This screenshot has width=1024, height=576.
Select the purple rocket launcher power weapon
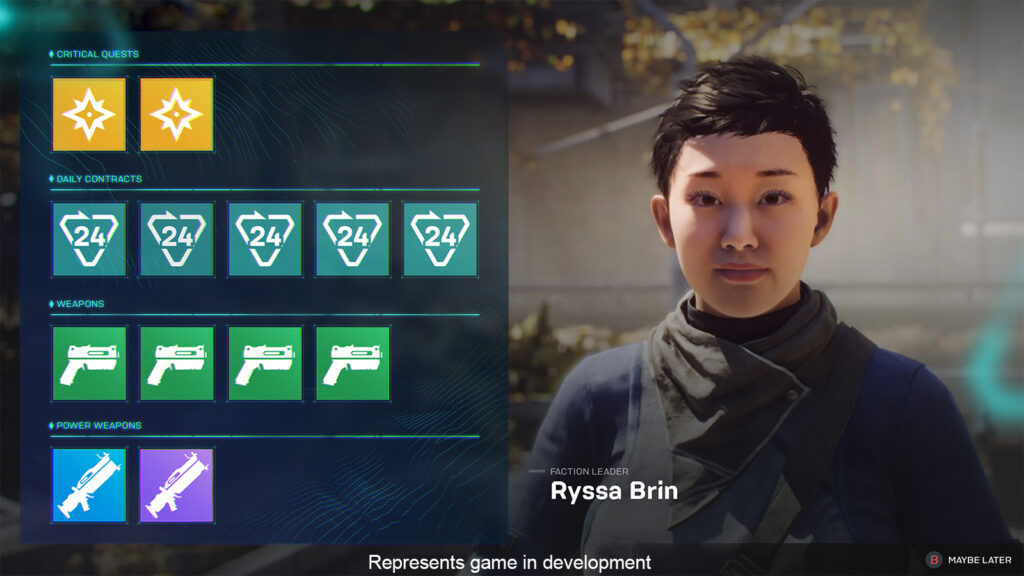coord(177,485)
